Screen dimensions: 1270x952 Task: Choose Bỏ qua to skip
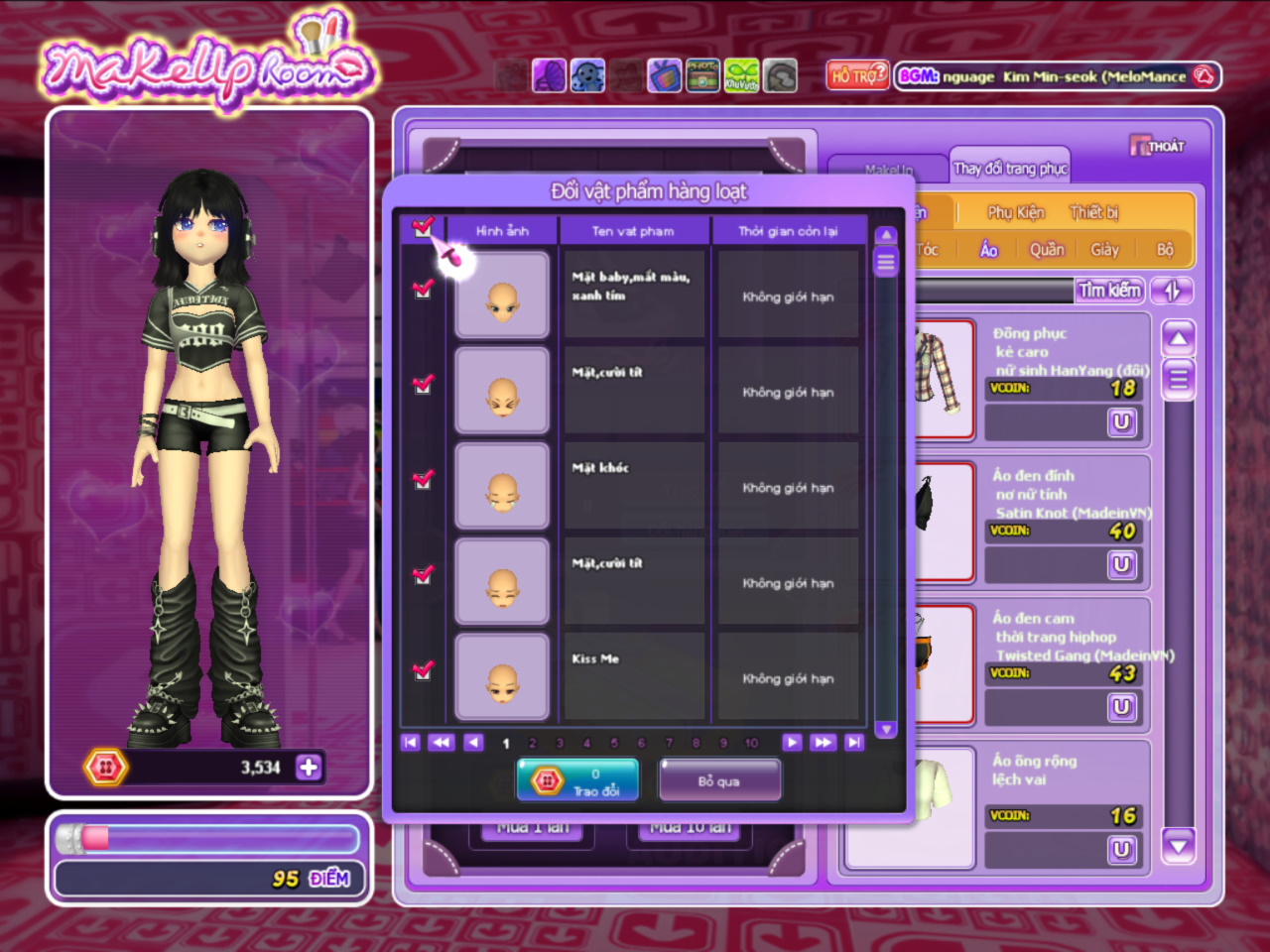719,780
